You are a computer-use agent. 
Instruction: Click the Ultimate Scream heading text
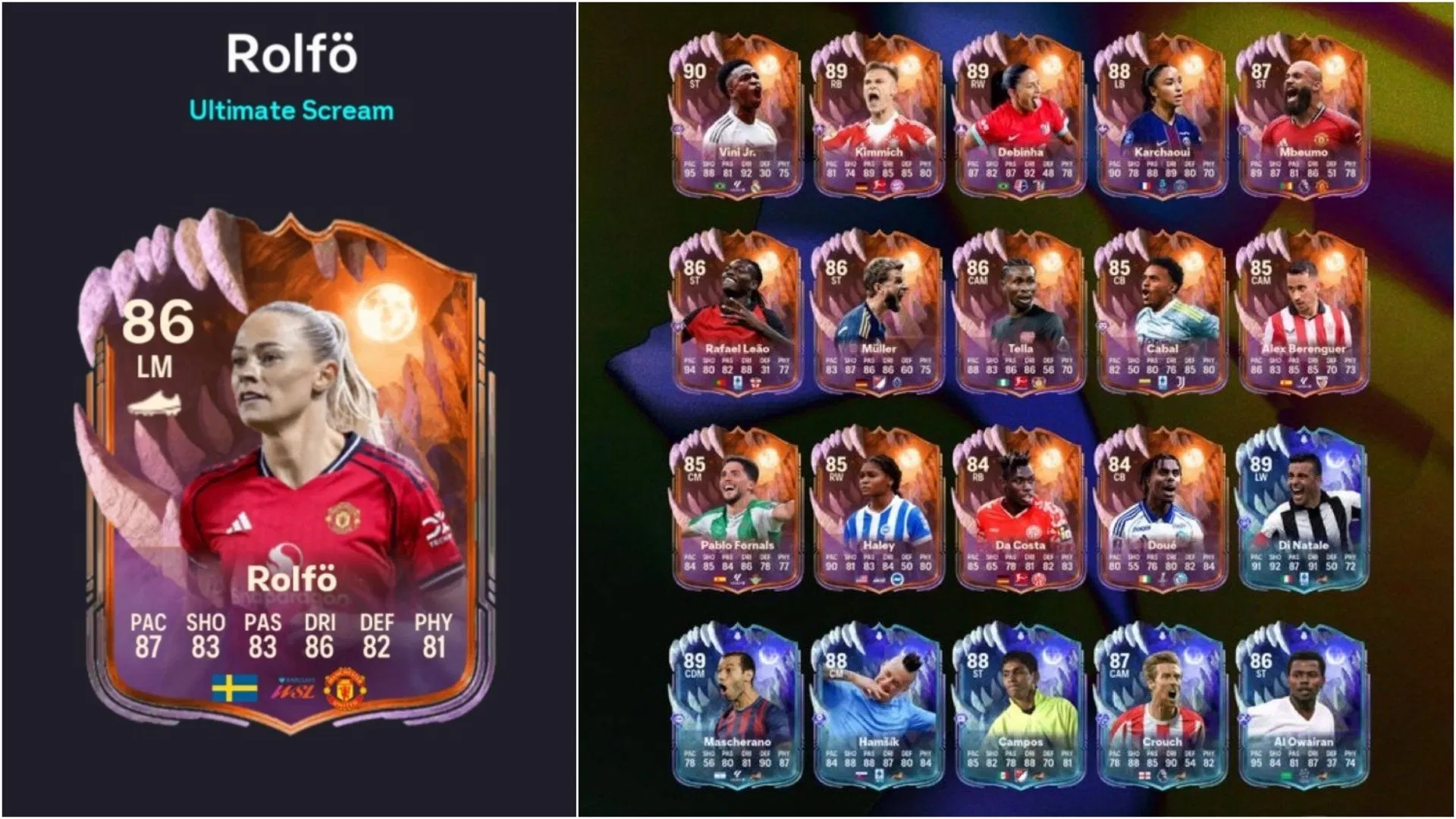coord(292,110)
